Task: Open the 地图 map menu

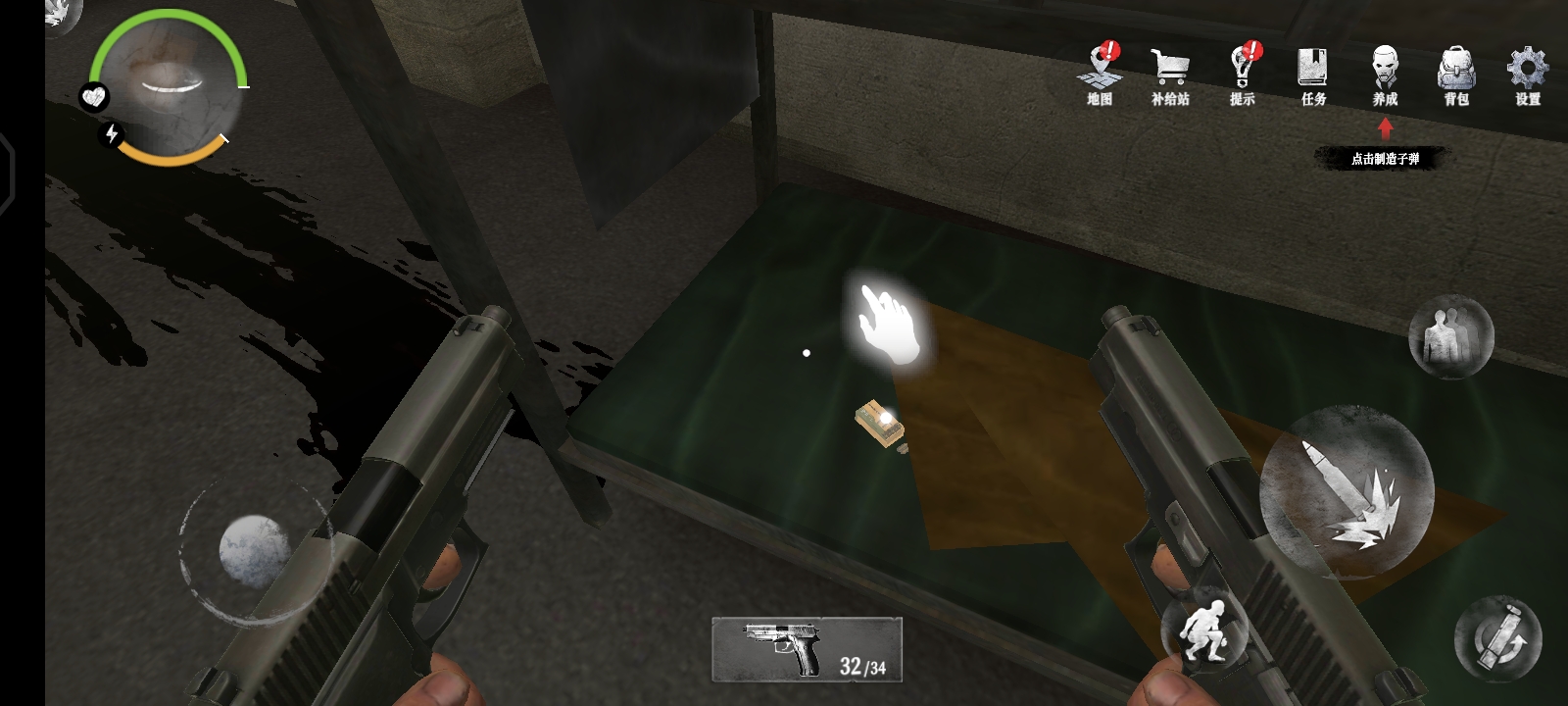Action: [x=1101, y=74]
